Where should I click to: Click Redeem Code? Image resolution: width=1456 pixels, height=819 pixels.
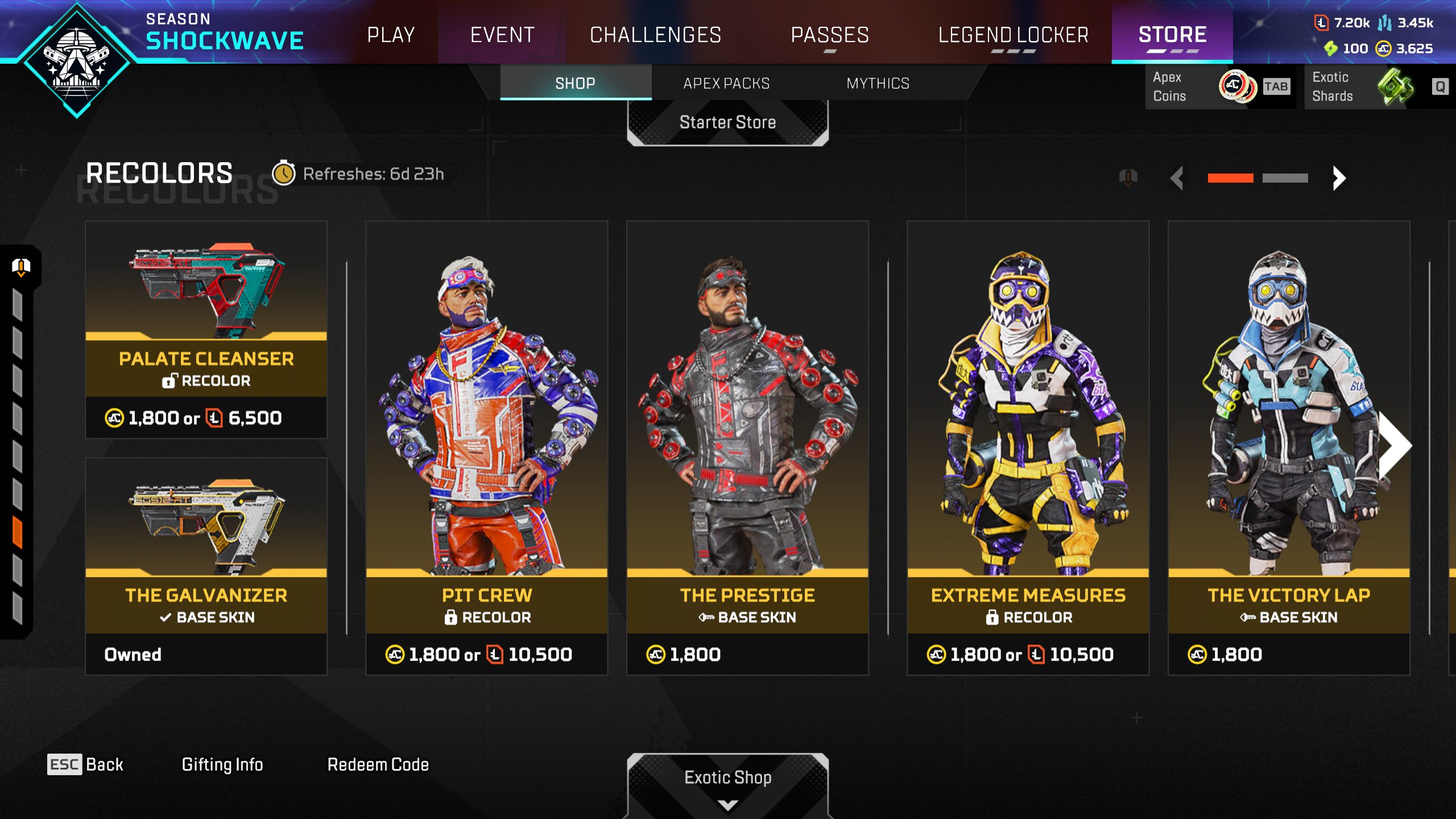(378, 764)
